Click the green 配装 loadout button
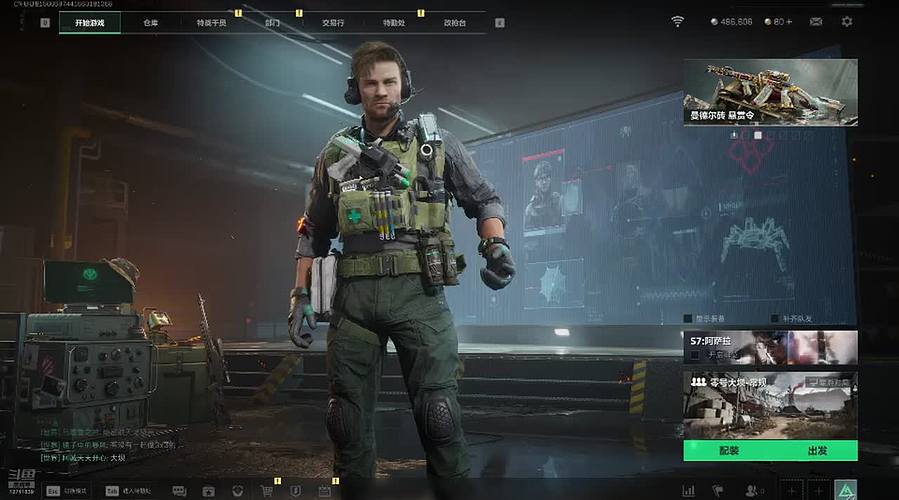The width and height of the screenshot is (899, 500). (728, 451)
